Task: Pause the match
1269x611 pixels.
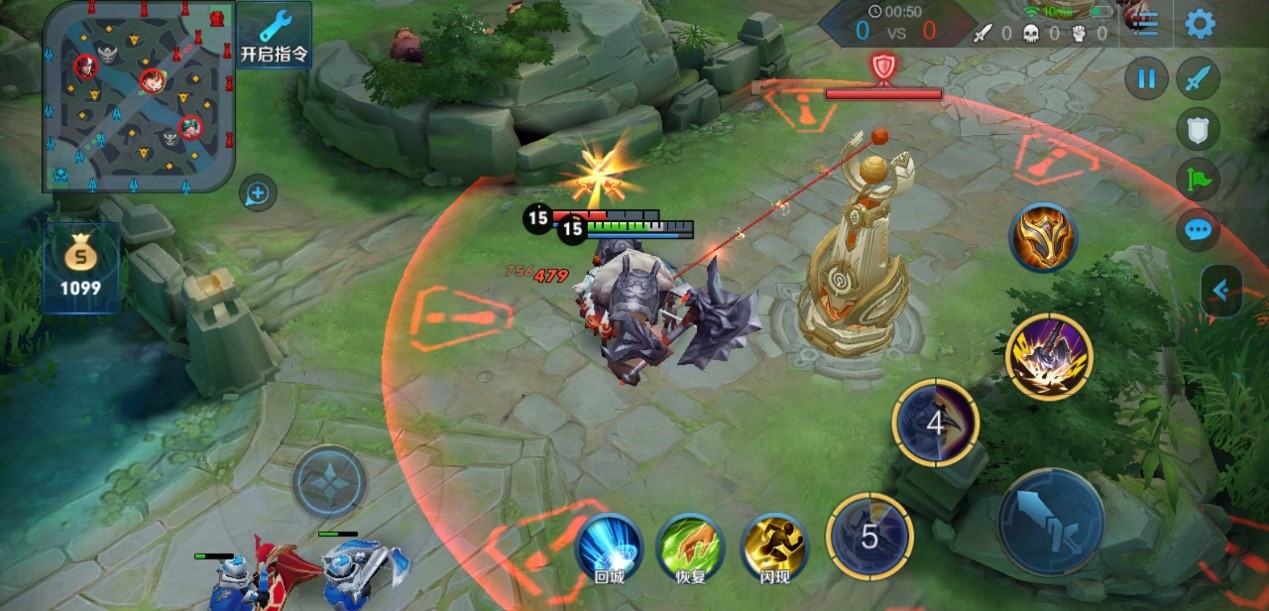Action: [1146, 79]
